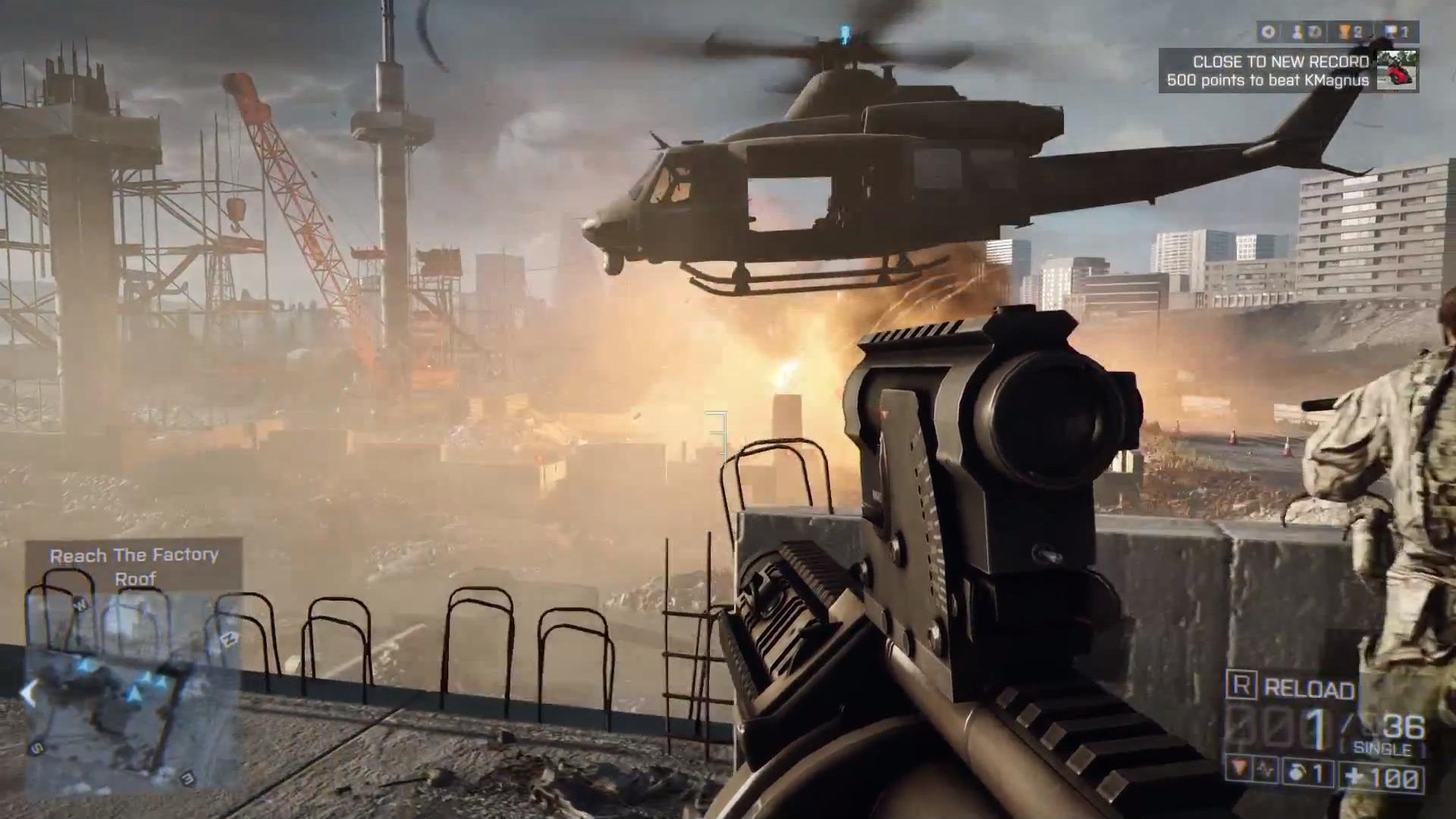Image resolution: width=1456 pixels, height=819 pixels.
Task: Select the silver trophy icon showing 1
Action: 1392,31
